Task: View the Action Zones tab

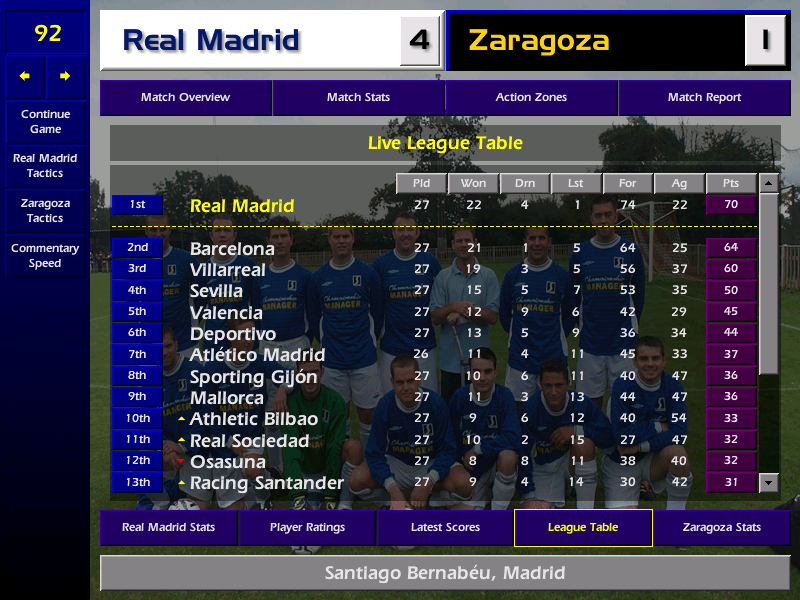Action: click(531, 97)
